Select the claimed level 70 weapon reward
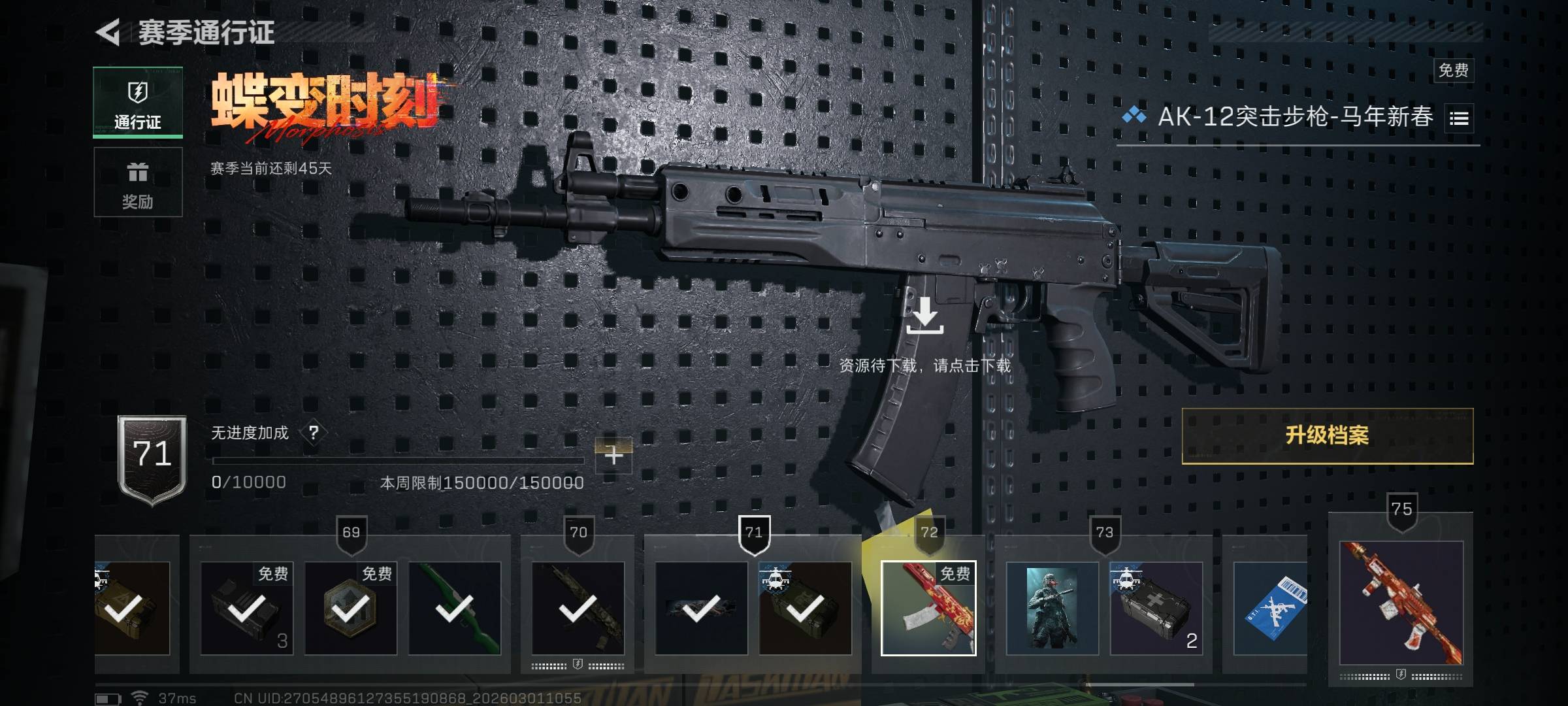This screenshot has width=1568, height=706. (578, 608)
